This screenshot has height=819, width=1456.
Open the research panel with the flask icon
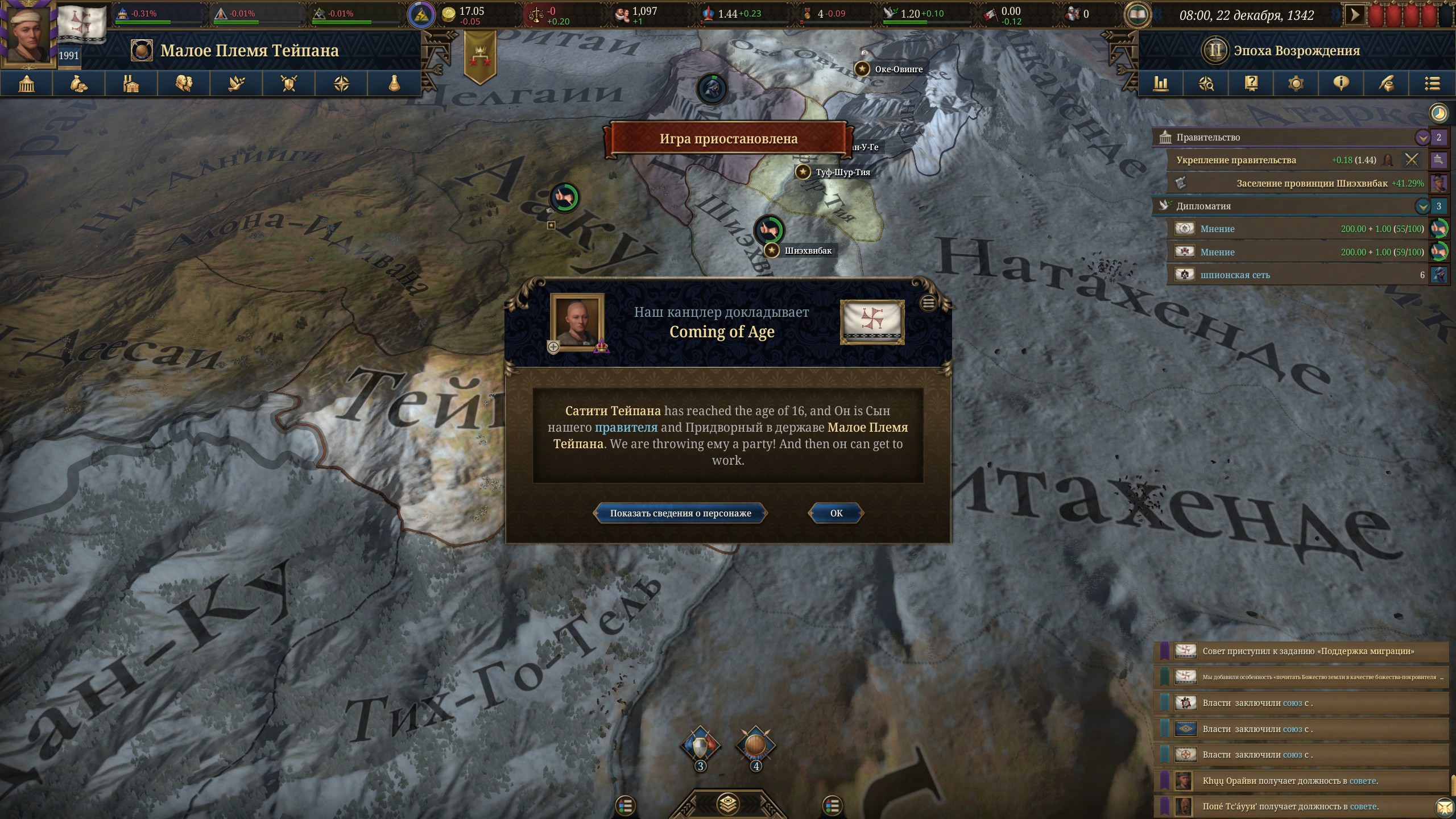click(x=394, y=84)
